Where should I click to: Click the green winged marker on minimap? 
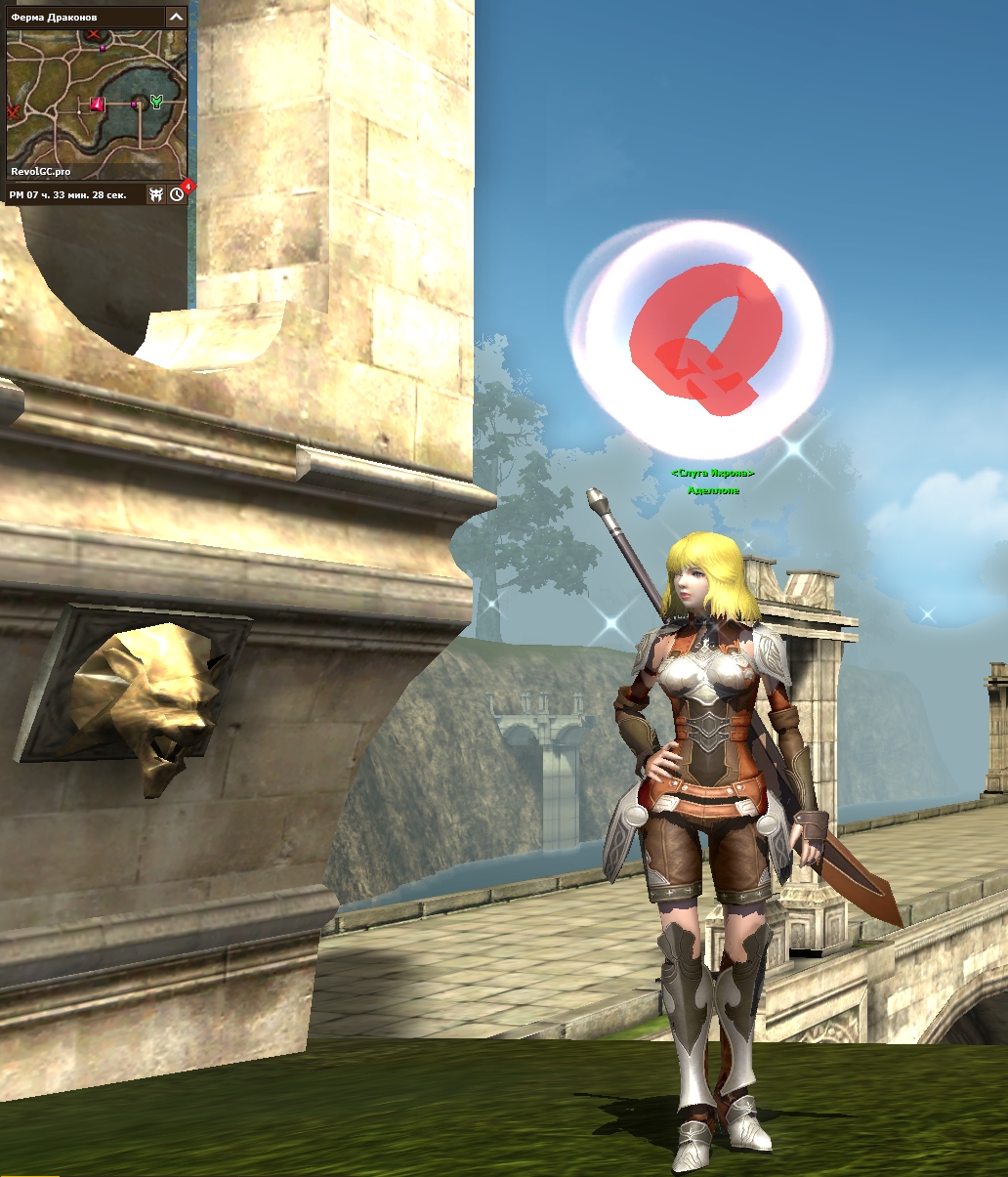click(x=156, y=102)
